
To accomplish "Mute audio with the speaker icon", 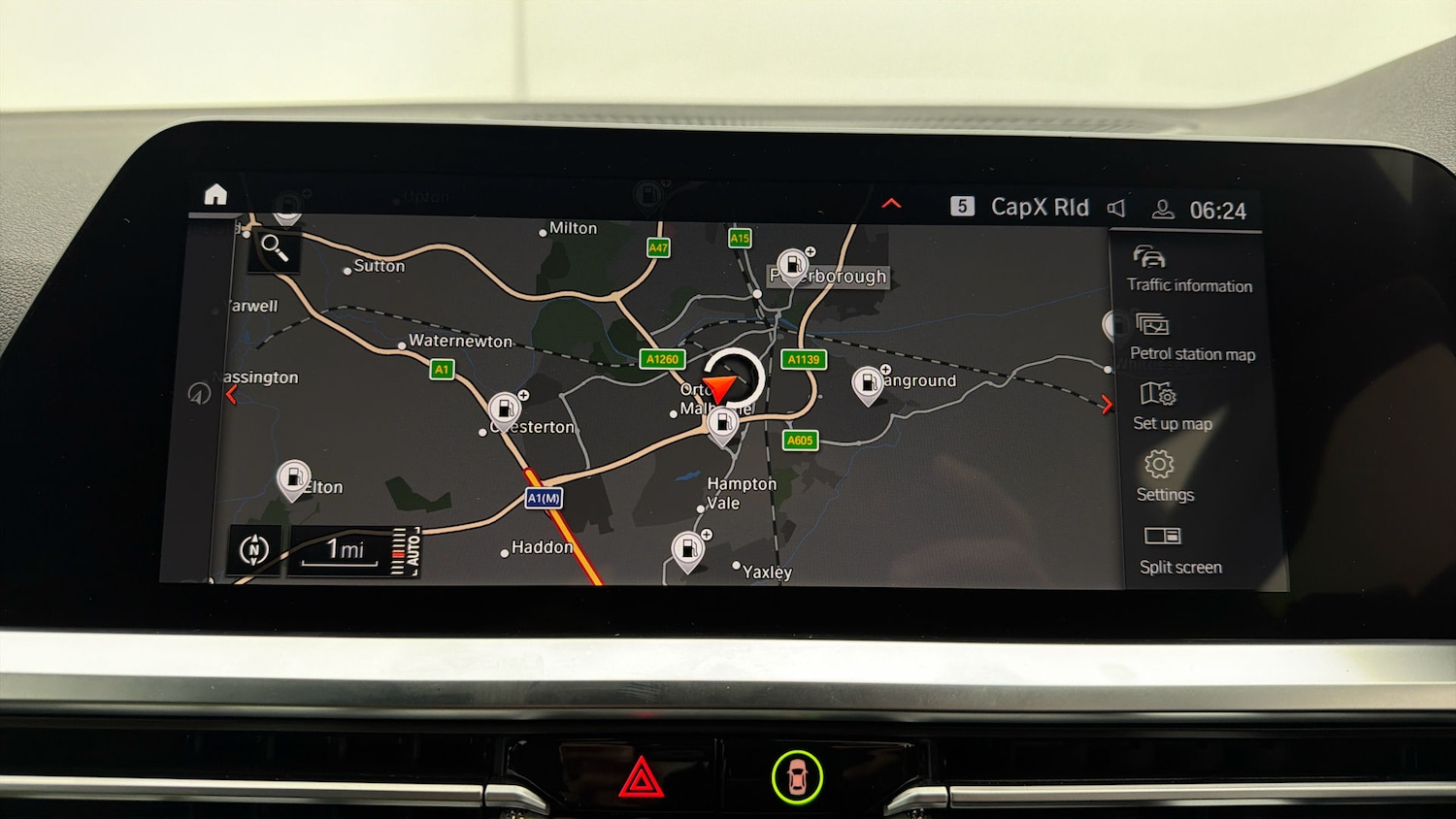I will coord(1117,208).
